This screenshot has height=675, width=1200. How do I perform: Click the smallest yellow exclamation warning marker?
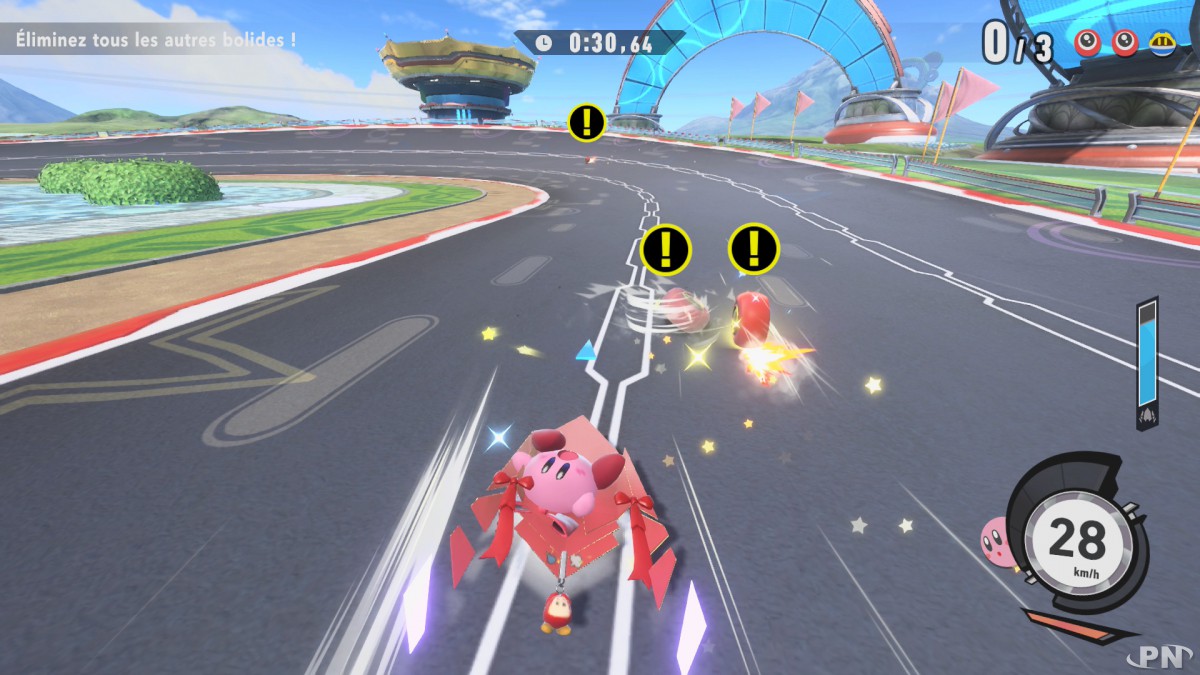pyautogui.click(x=587, y=122)
